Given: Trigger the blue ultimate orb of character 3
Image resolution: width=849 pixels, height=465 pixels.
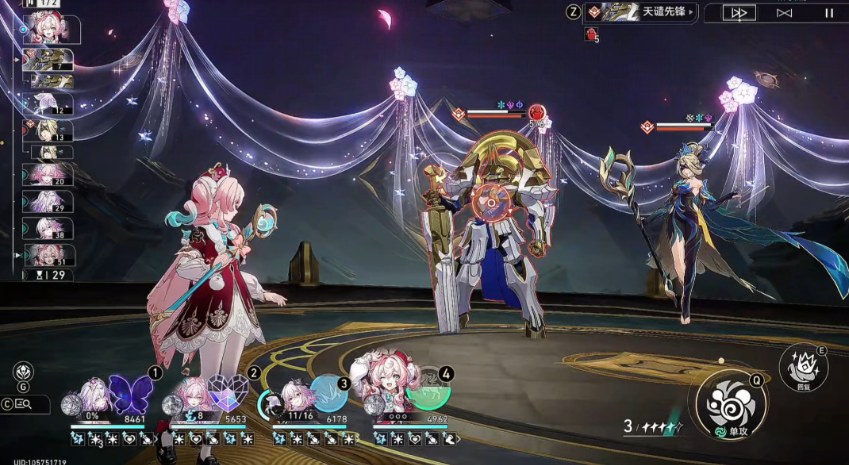Looking at the screenshot, I should [x=327, y=394].
